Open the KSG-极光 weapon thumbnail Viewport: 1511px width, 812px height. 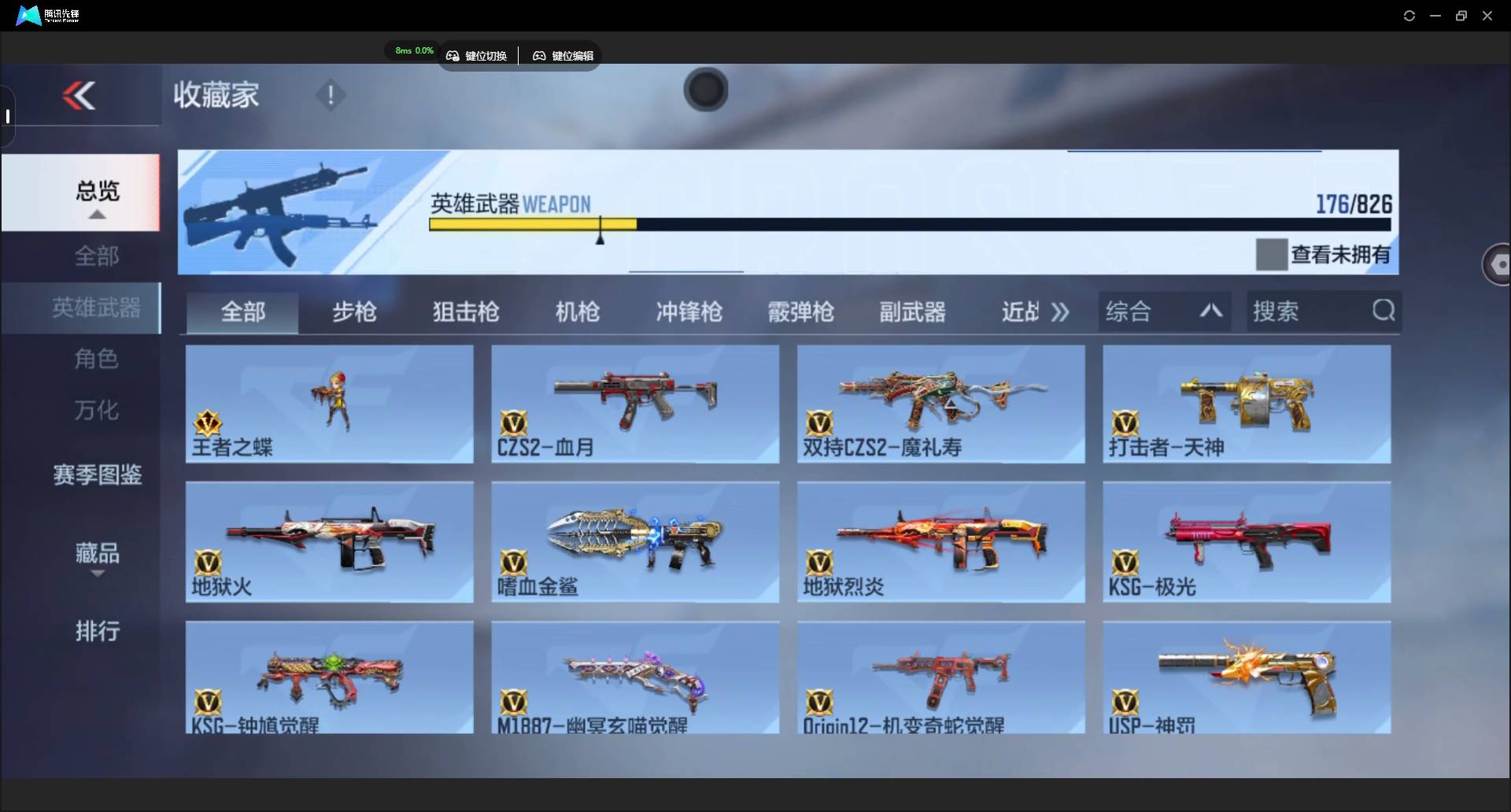coord(1246,541)
